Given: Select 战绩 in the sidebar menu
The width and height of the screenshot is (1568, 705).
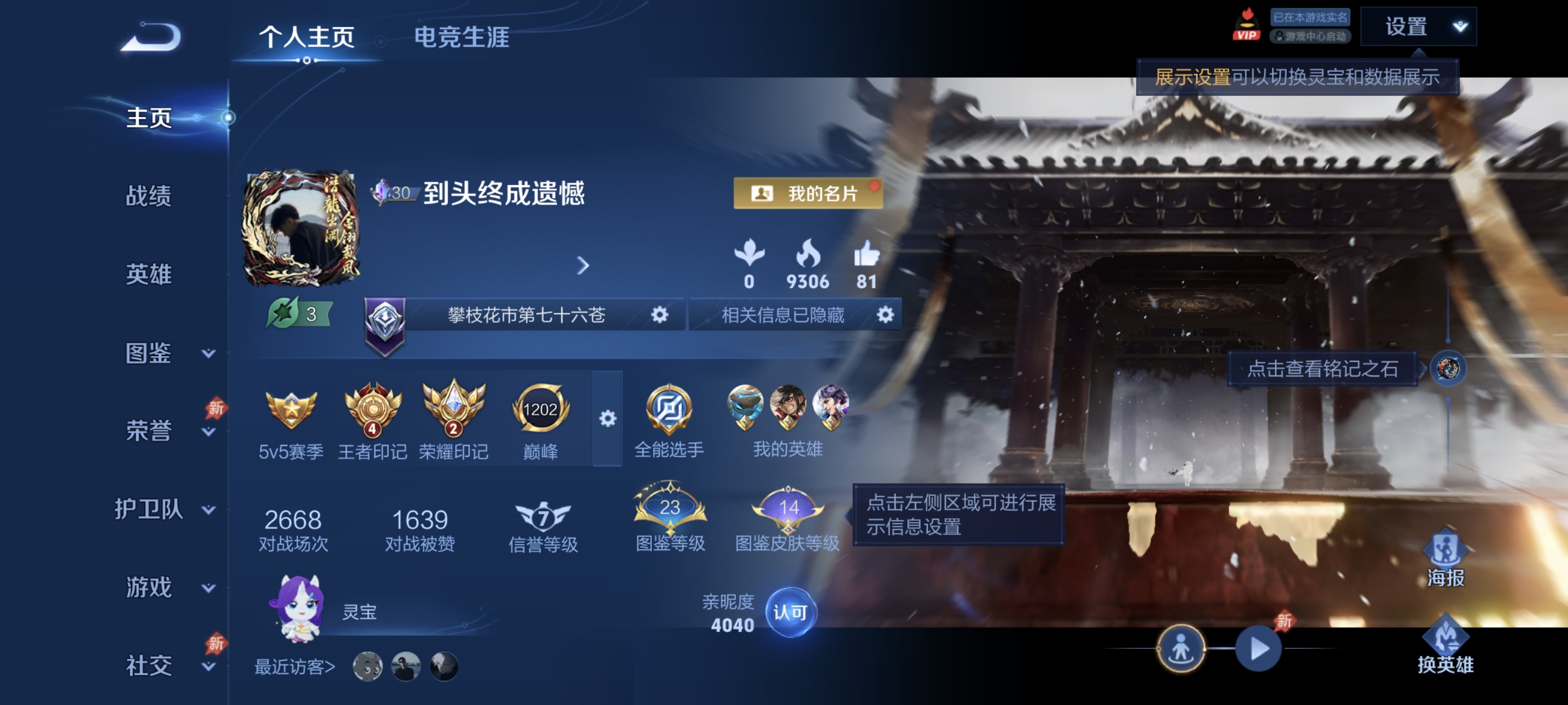Looking at the screenshot, I should pos(149,197).
